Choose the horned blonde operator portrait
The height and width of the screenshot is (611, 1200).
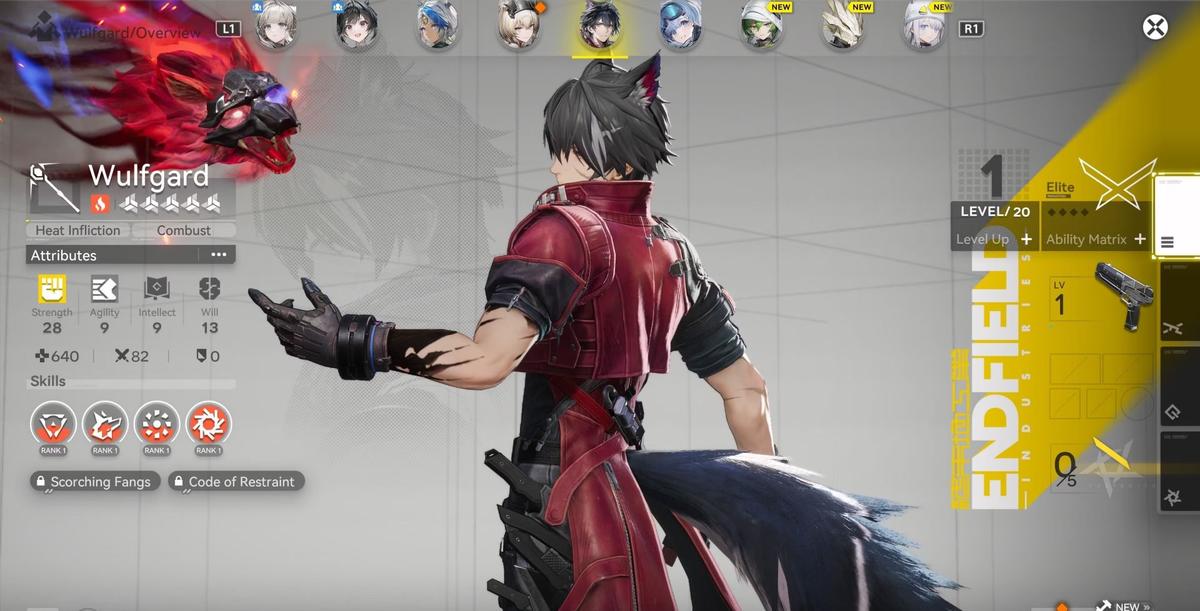pos(519,25)
